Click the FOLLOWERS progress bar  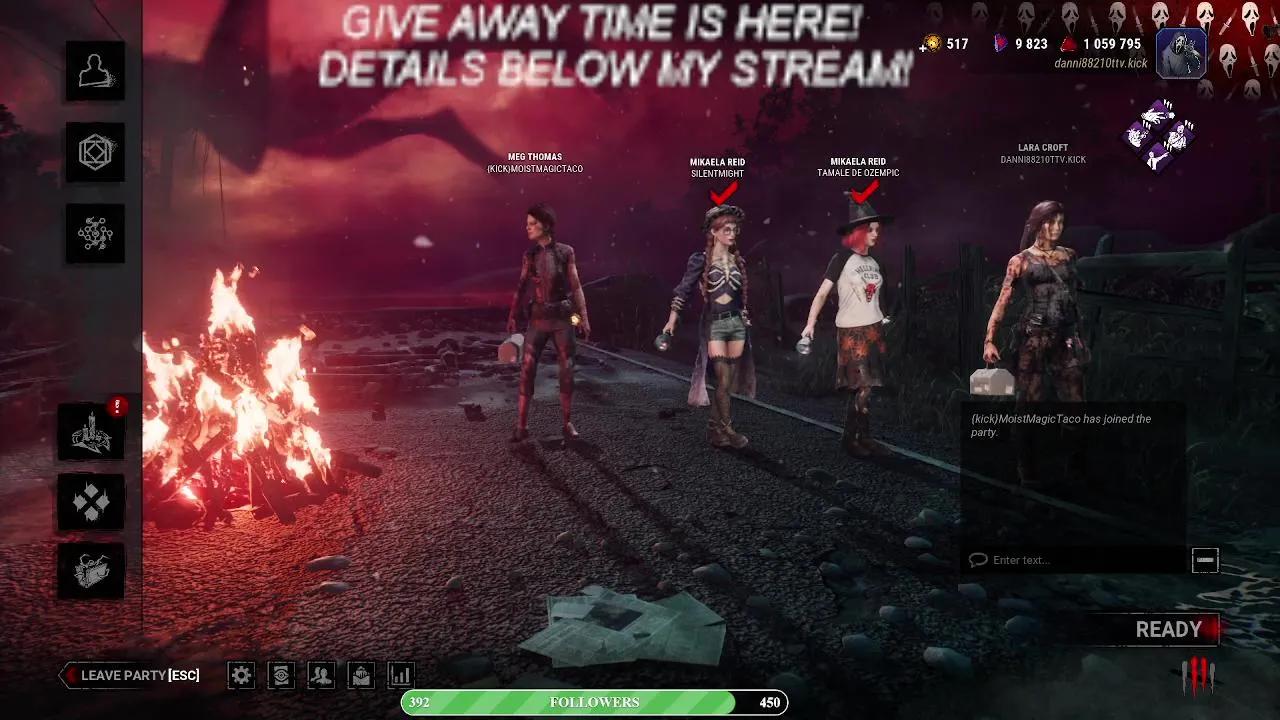pyautogui.click(x=595, y=702)
